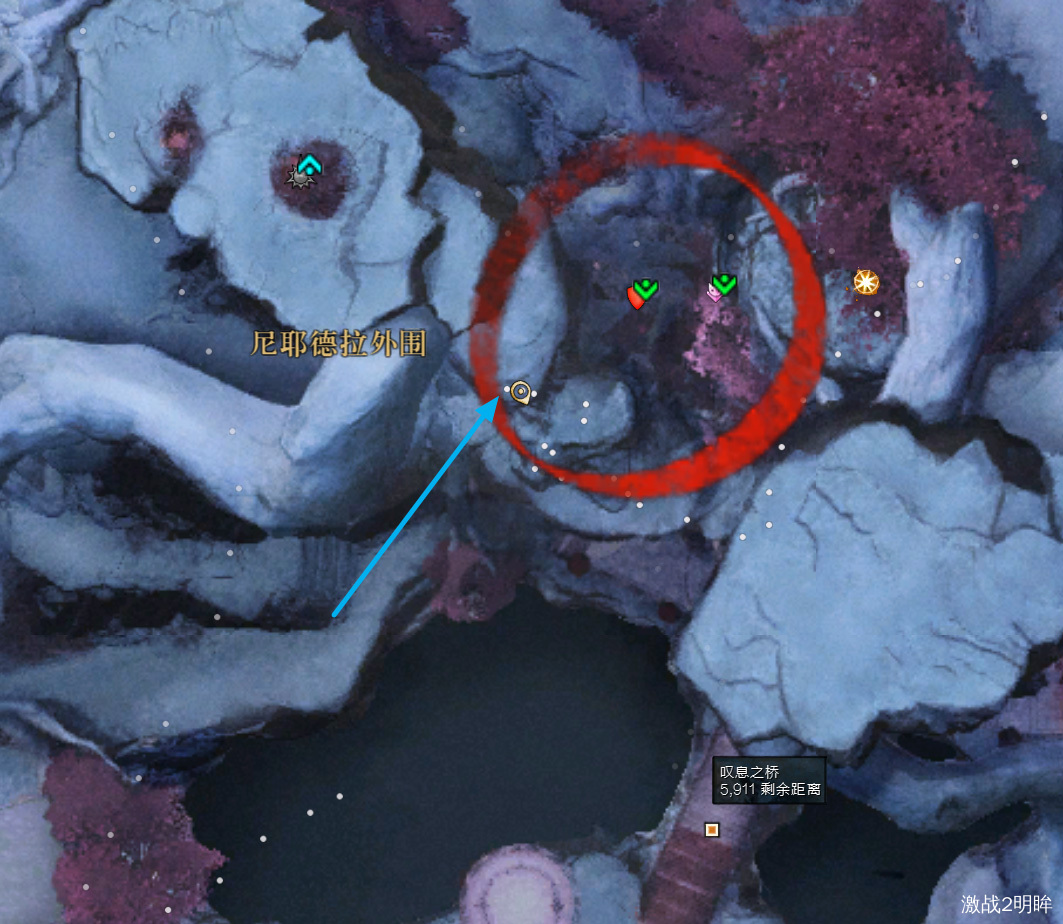Select the gold location pin marker
Image resolution: width=1063 pixels, height=924 pixels.
click(x=520, y=392)
